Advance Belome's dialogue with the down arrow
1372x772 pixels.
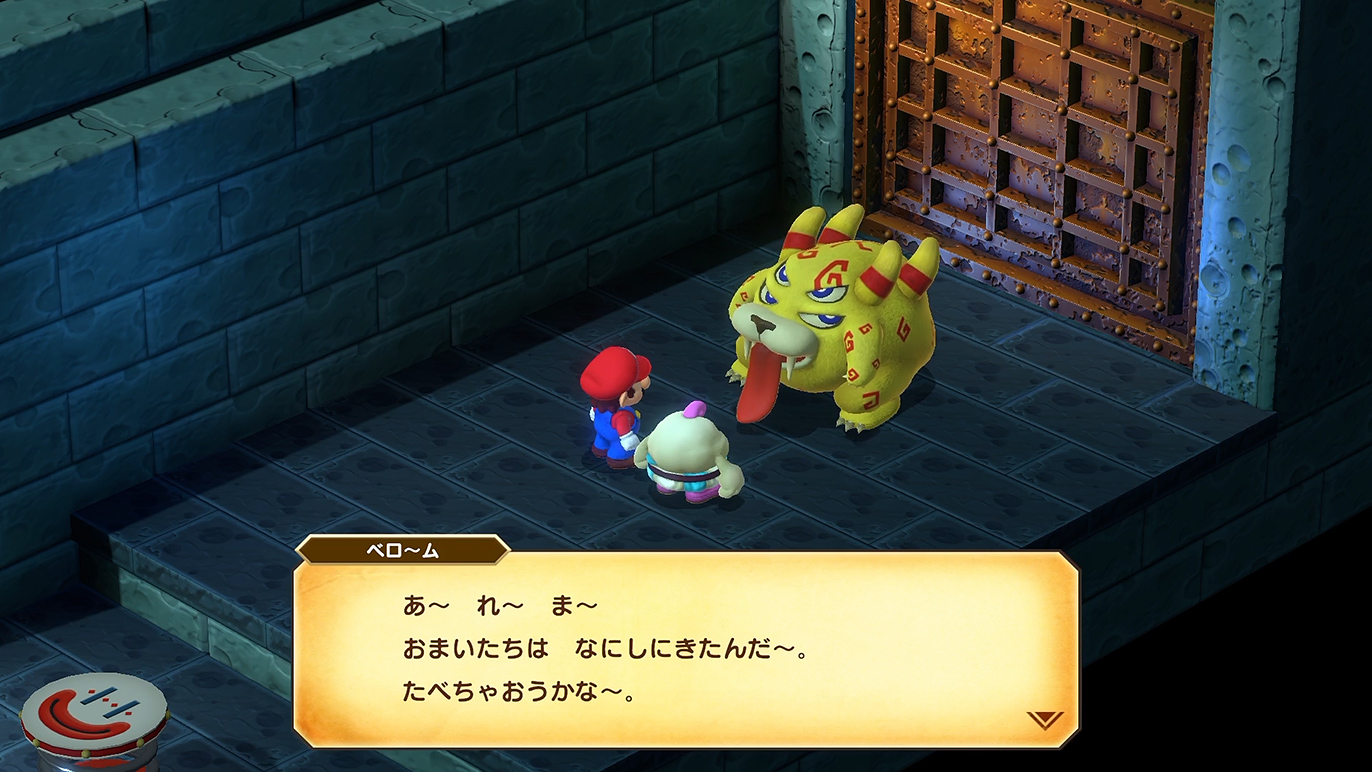[x=1044, y=719]
